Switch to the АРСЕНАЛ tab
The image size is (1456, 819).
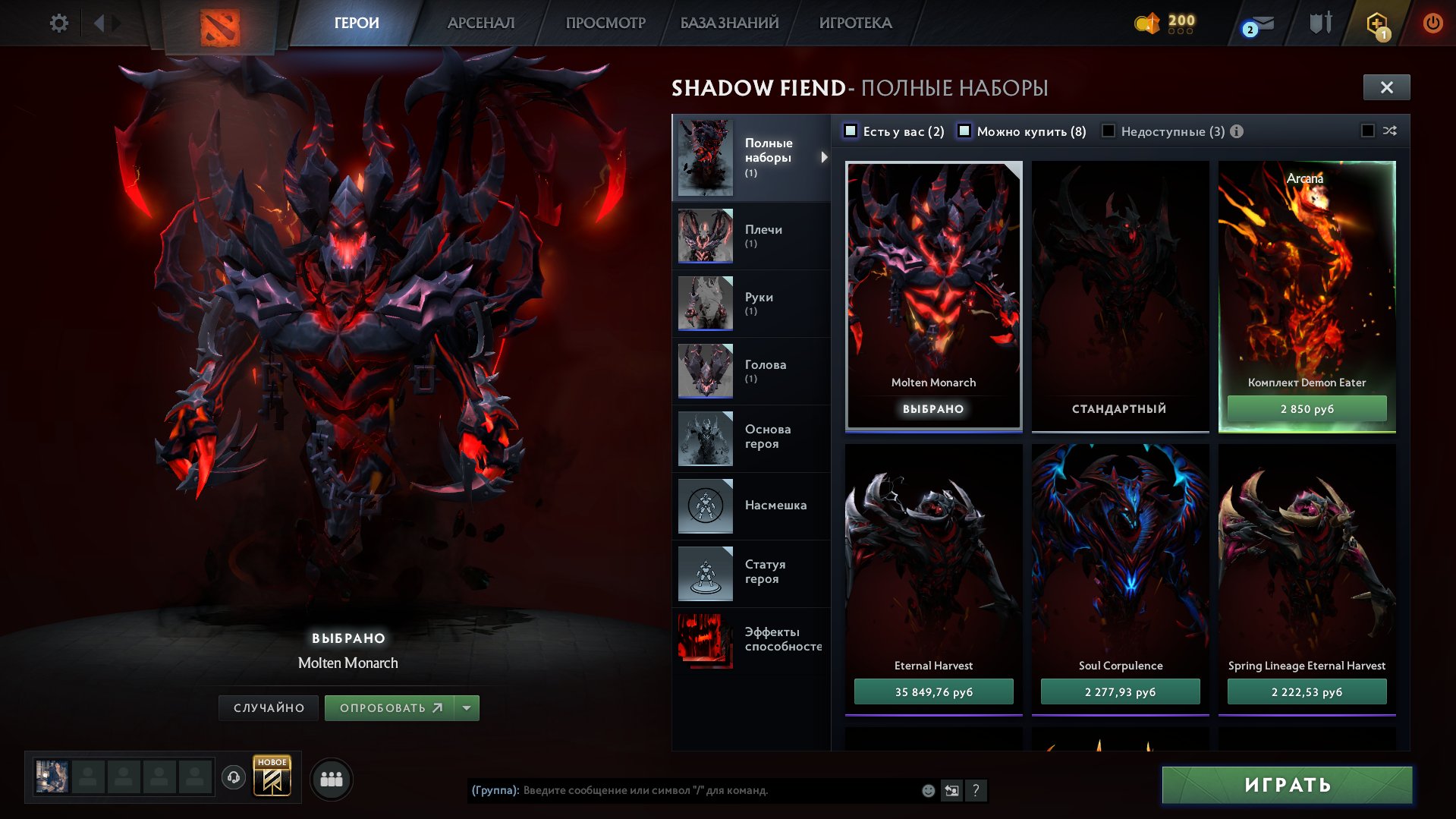[x=481, y=23]
